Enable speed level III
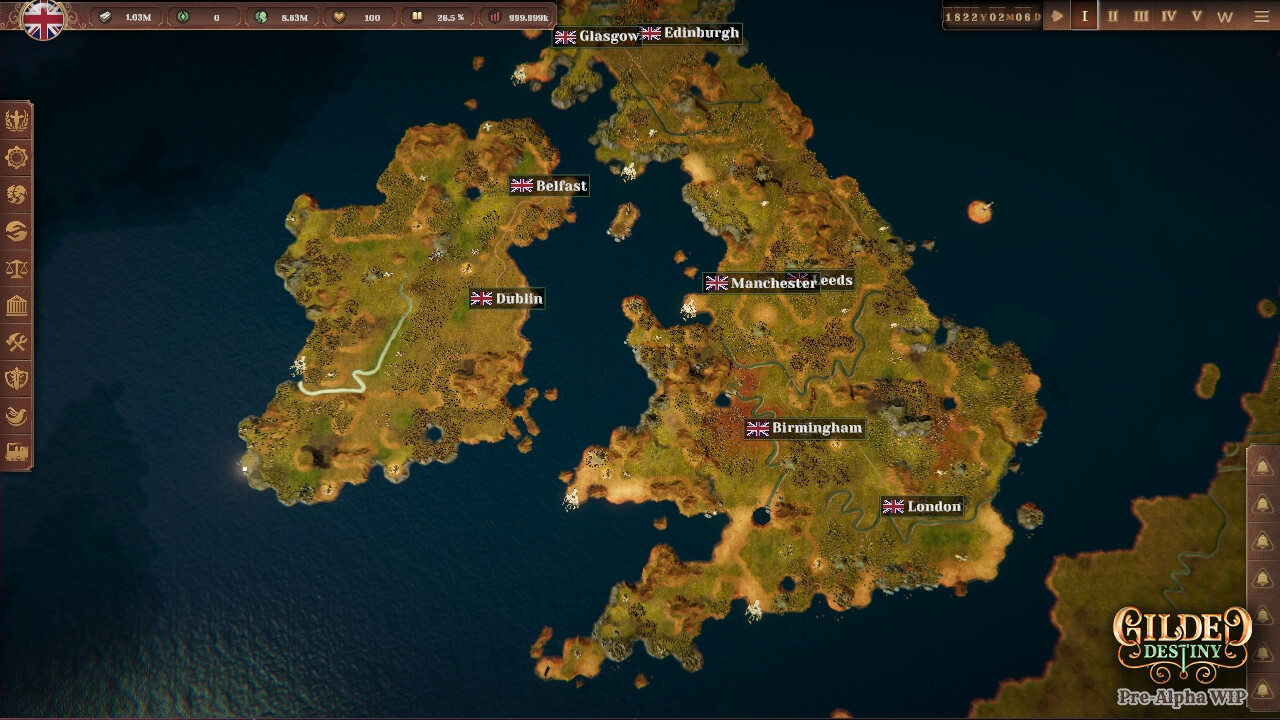Viewport: 1280px width, 720px height. point(1141,16)
